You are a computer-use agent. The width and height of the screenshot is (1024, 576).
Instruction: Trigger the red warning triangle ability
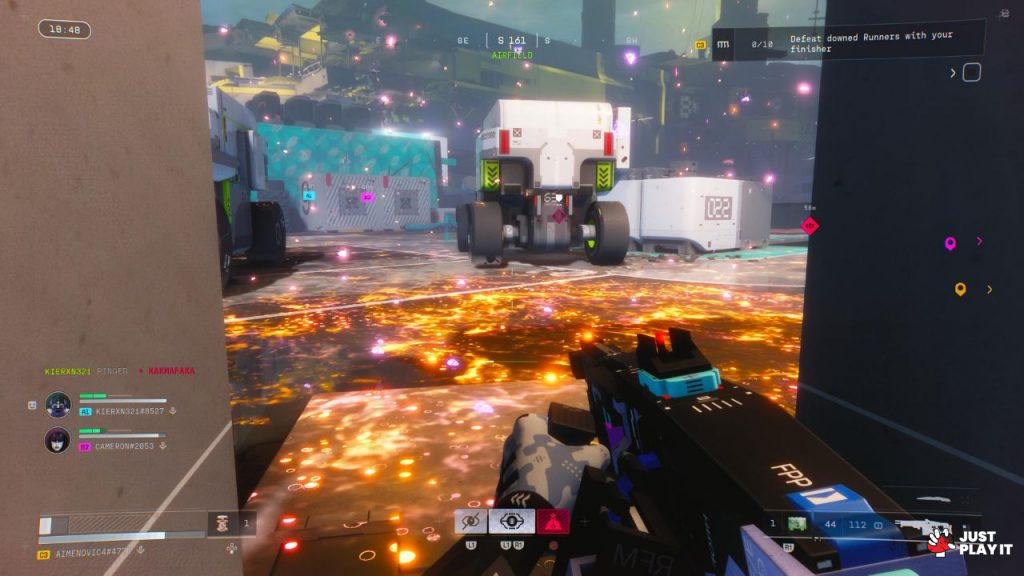pos(552,521)
